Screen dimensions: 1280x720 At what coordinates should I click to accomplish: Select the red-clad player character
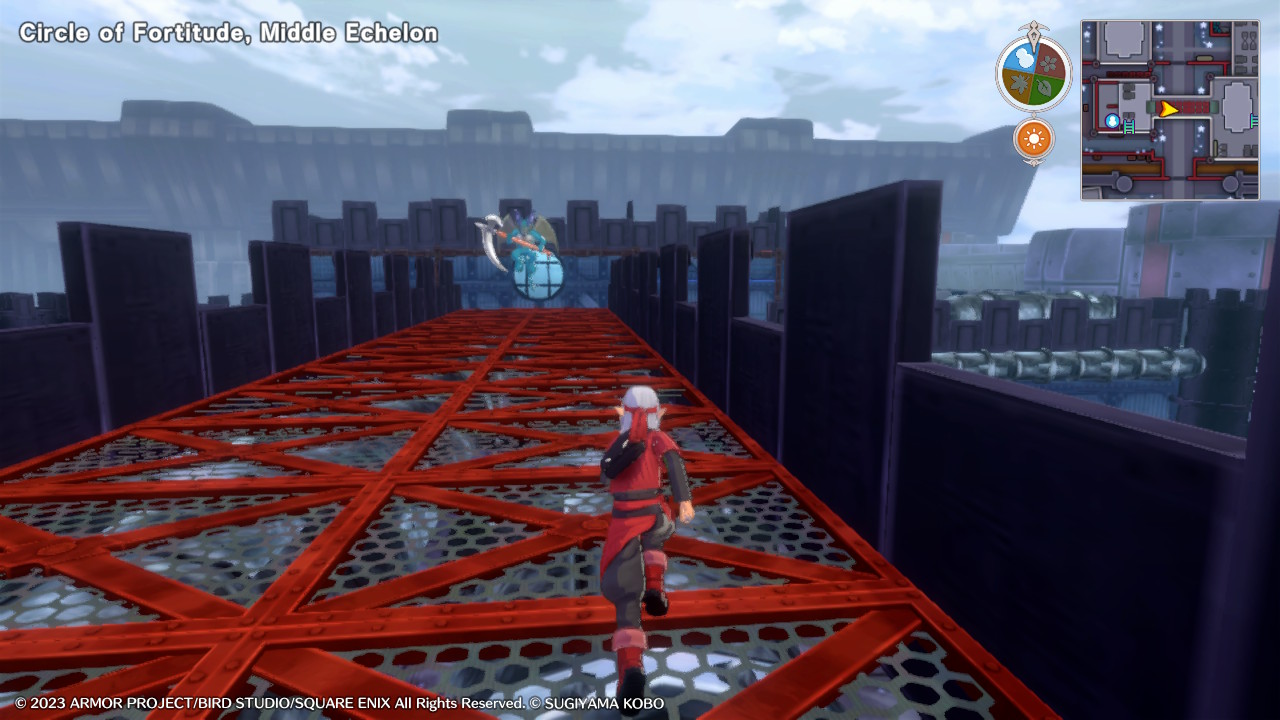click(645, 510)
